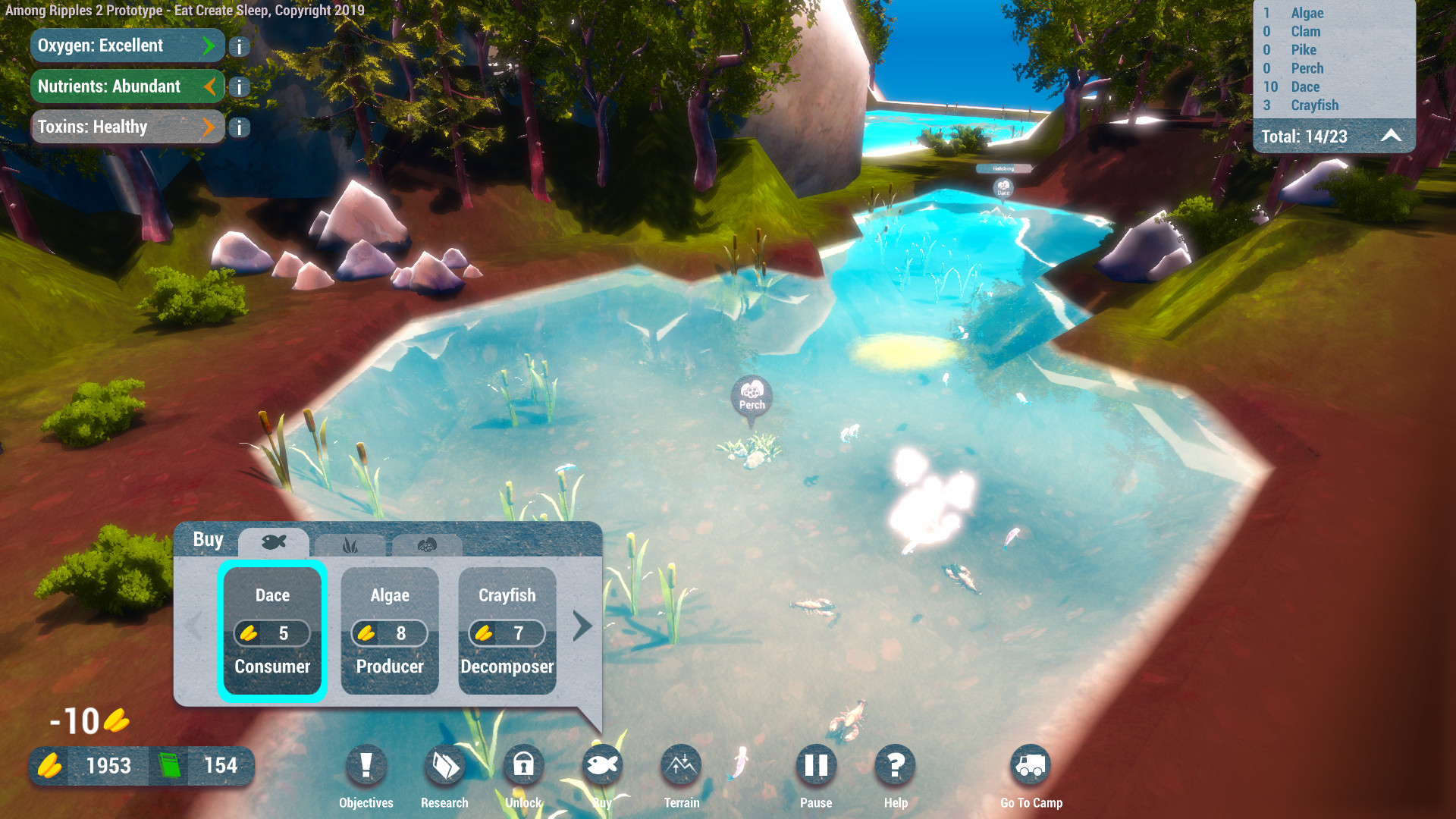Select the Dace consumer card
This screenshot has width=1456, height=819.
point(272,631)
